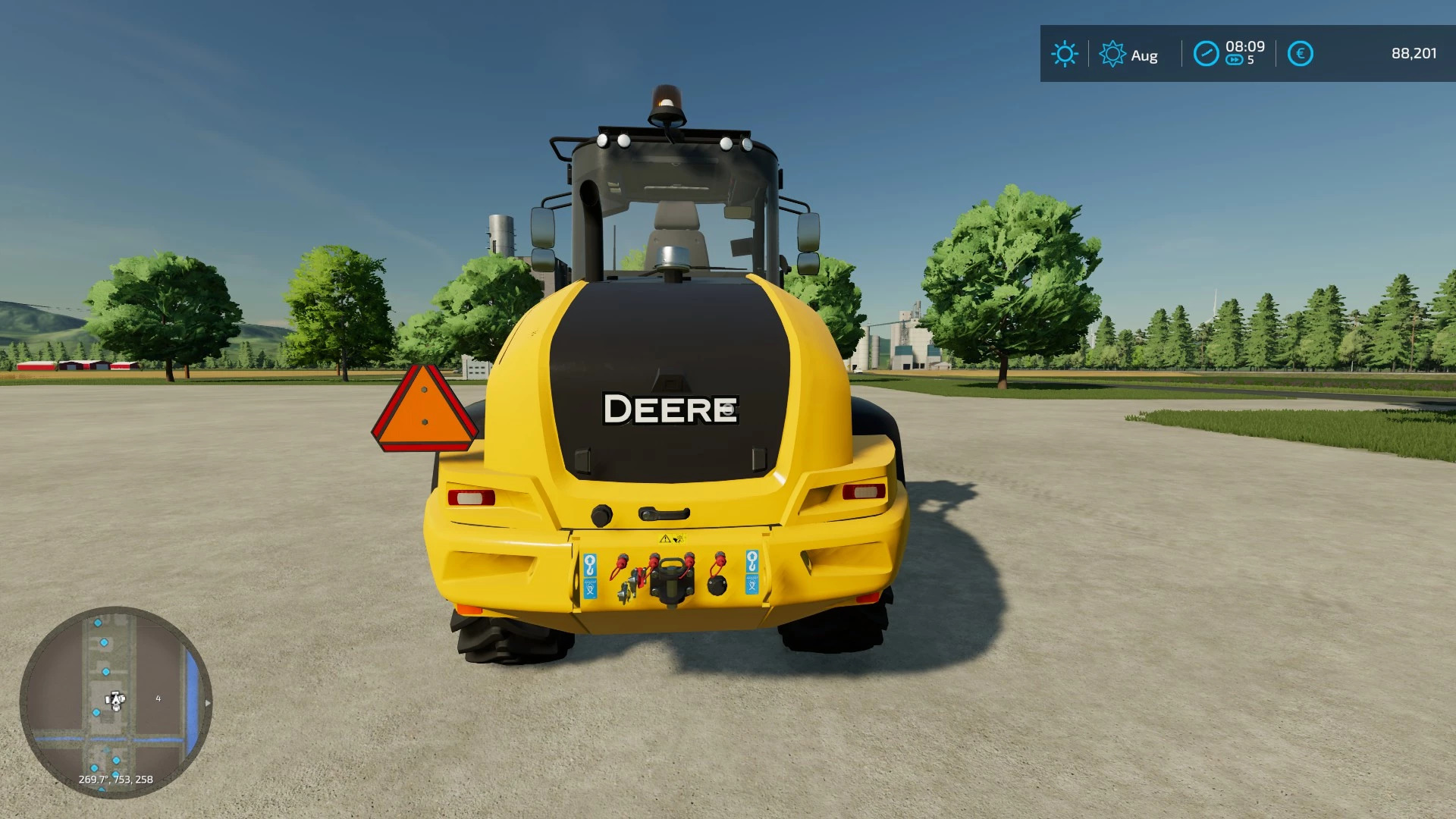
Task: Open the circular minimap
Action: pyautogui.click(x=116, y=701)
